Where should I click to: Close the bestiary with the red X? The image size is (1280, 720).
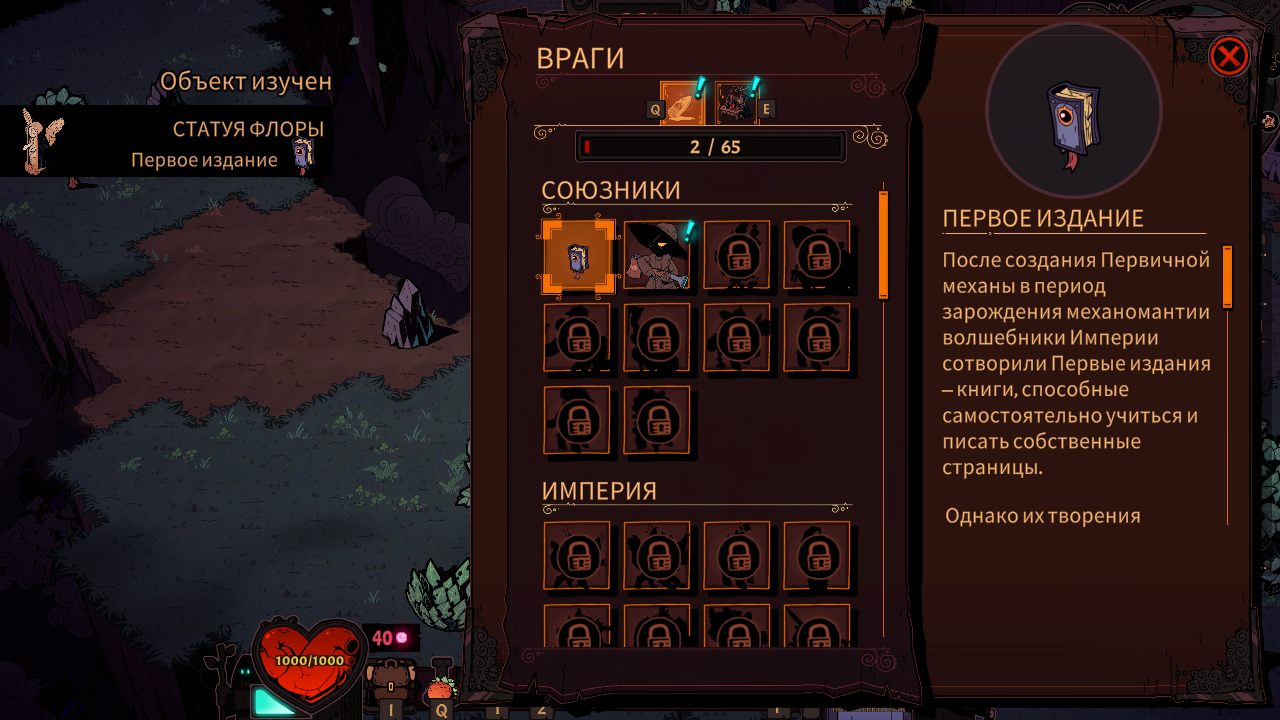coord(1228,57)
